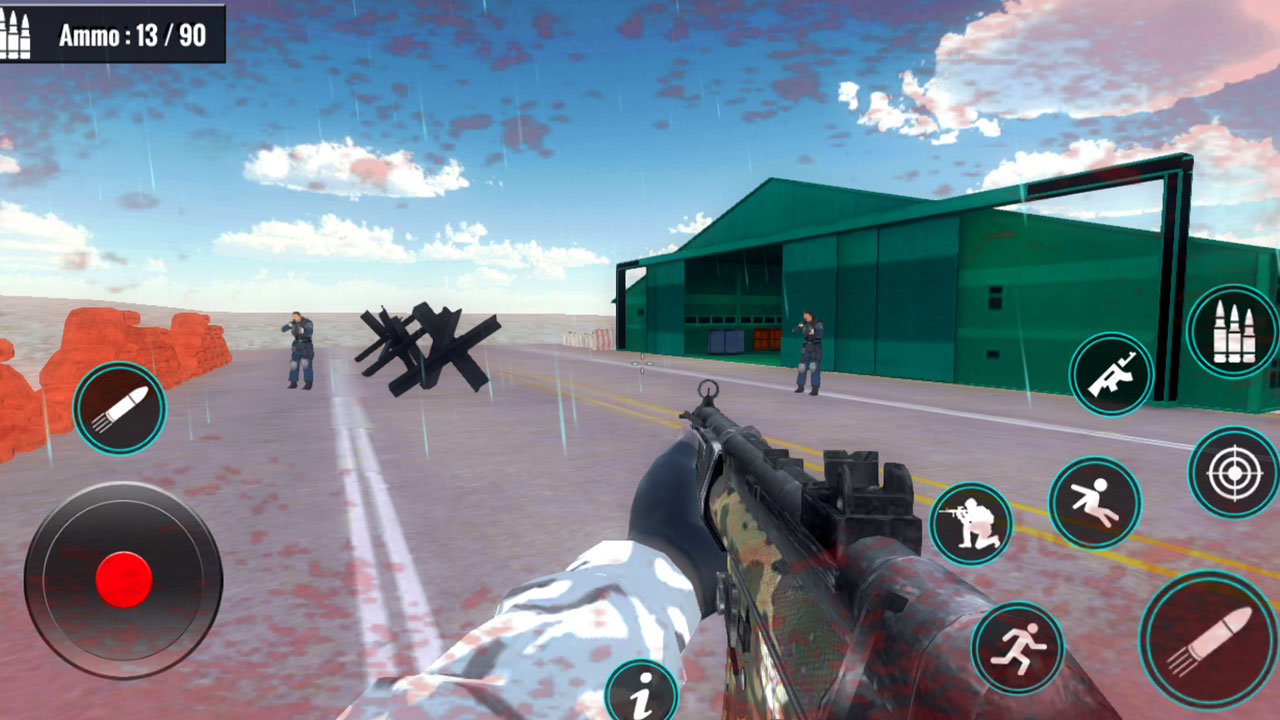Toggle prone using the diving figure icon
Viewport: 1280px width, 720px height.
(x=1092, y=495)
